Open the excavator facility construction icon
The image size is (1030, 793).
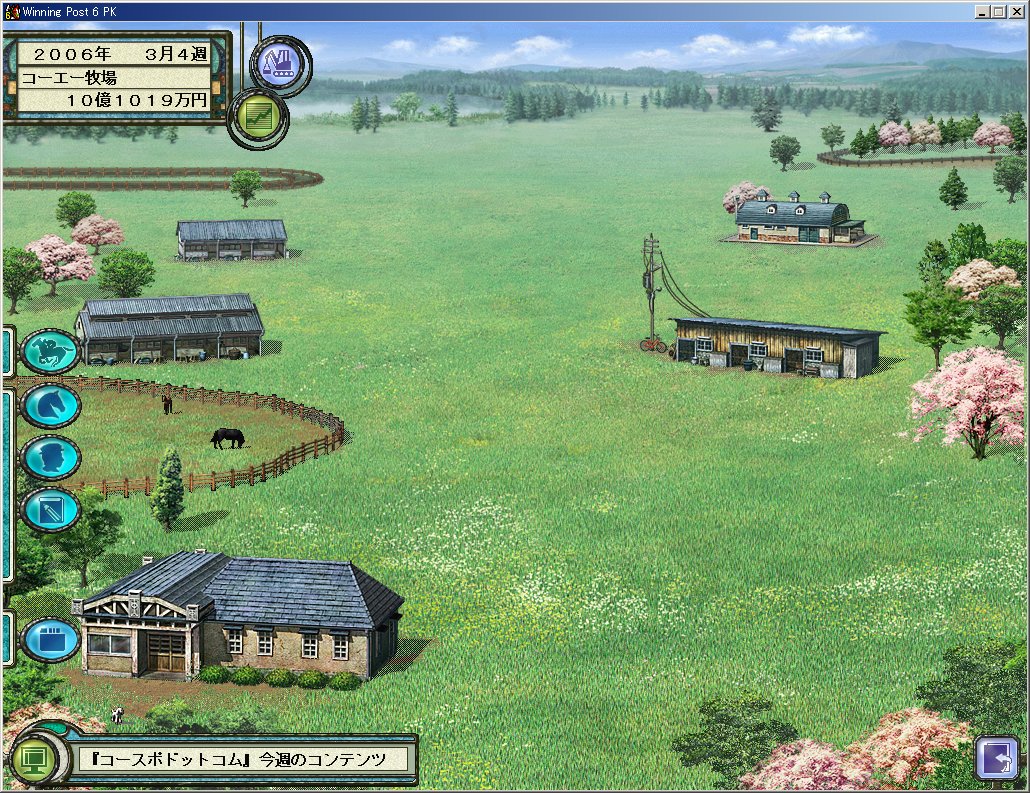point(280,65)
